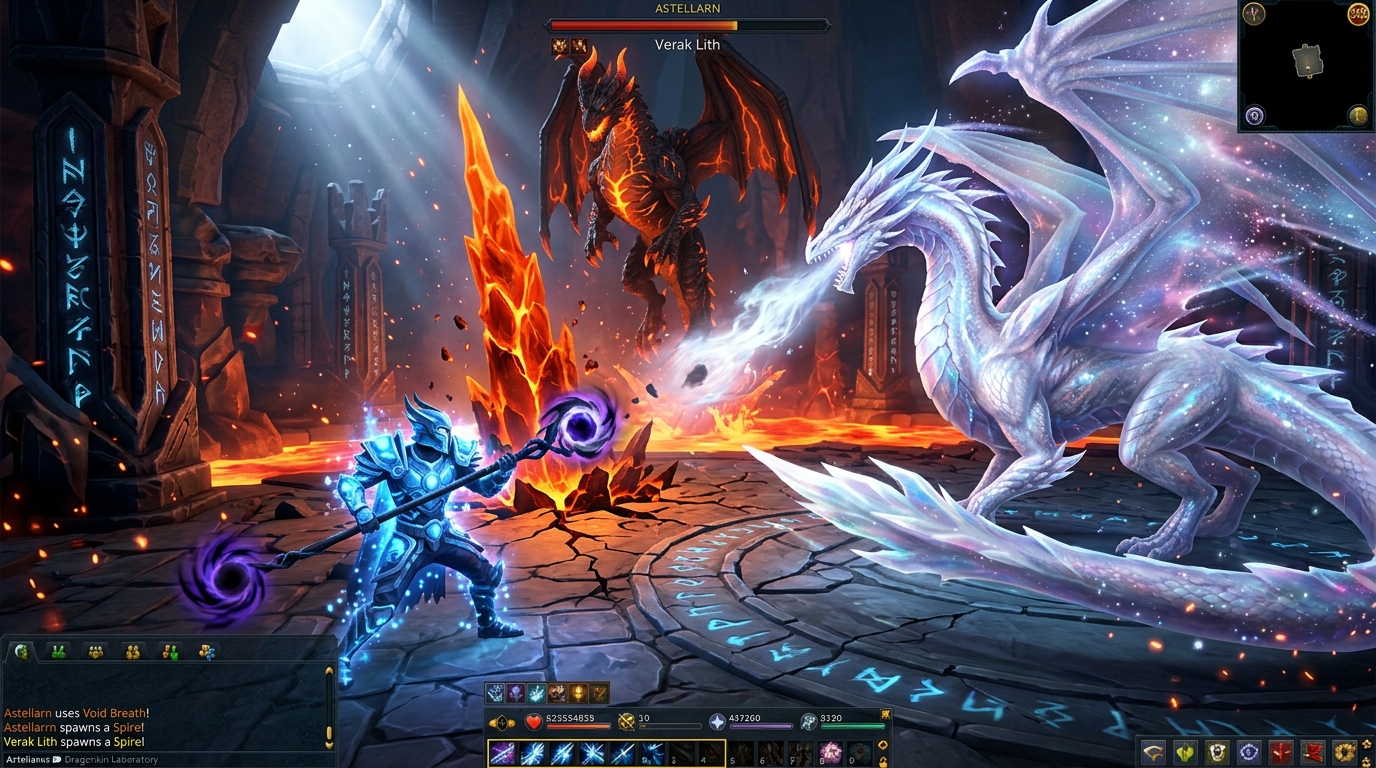This screenshot has width=1376, height=768.
Task: Toggle quick prayers via the star icon
Action: pos(717,722)
